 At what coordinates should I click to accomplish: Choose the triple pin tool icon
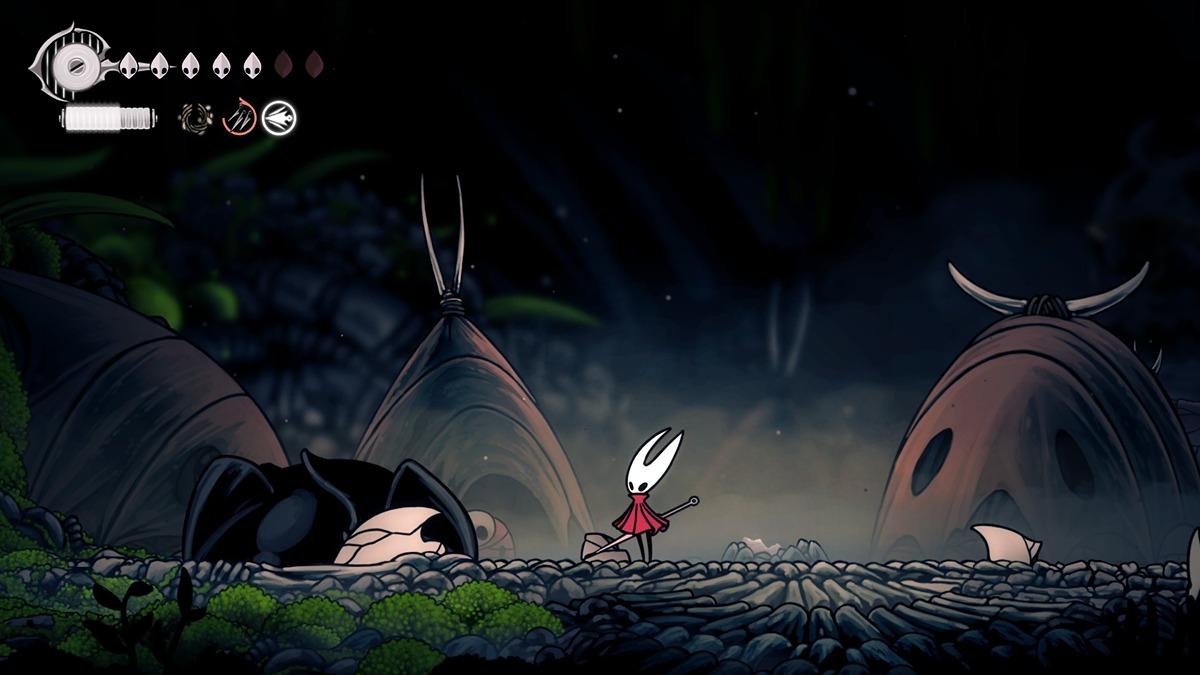[x=238, y=119]
